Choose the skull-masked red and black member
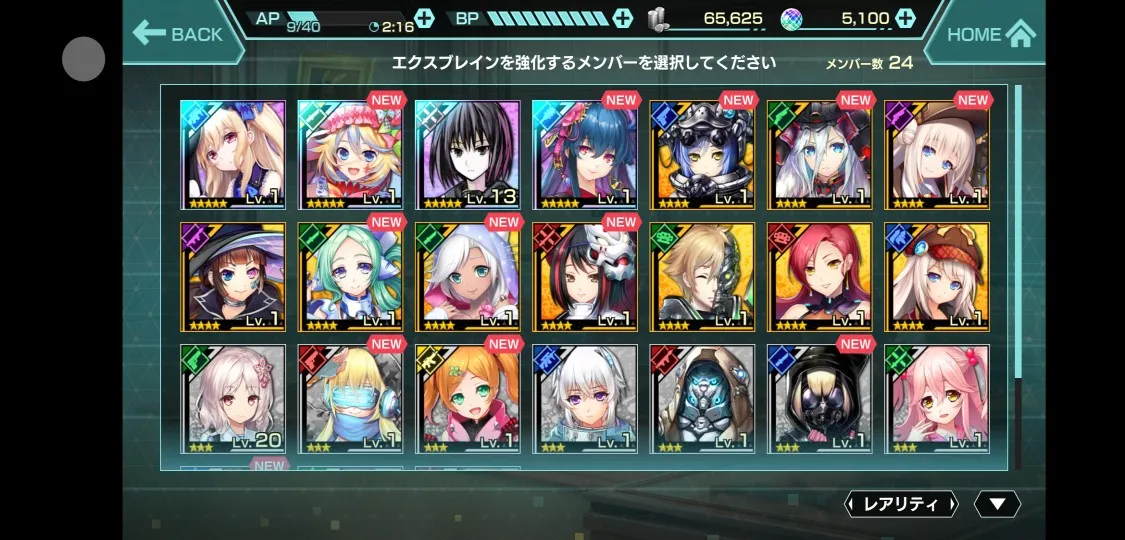Image resolution: width=1125 pixels, height=540 pixels. tap(585, 277)
